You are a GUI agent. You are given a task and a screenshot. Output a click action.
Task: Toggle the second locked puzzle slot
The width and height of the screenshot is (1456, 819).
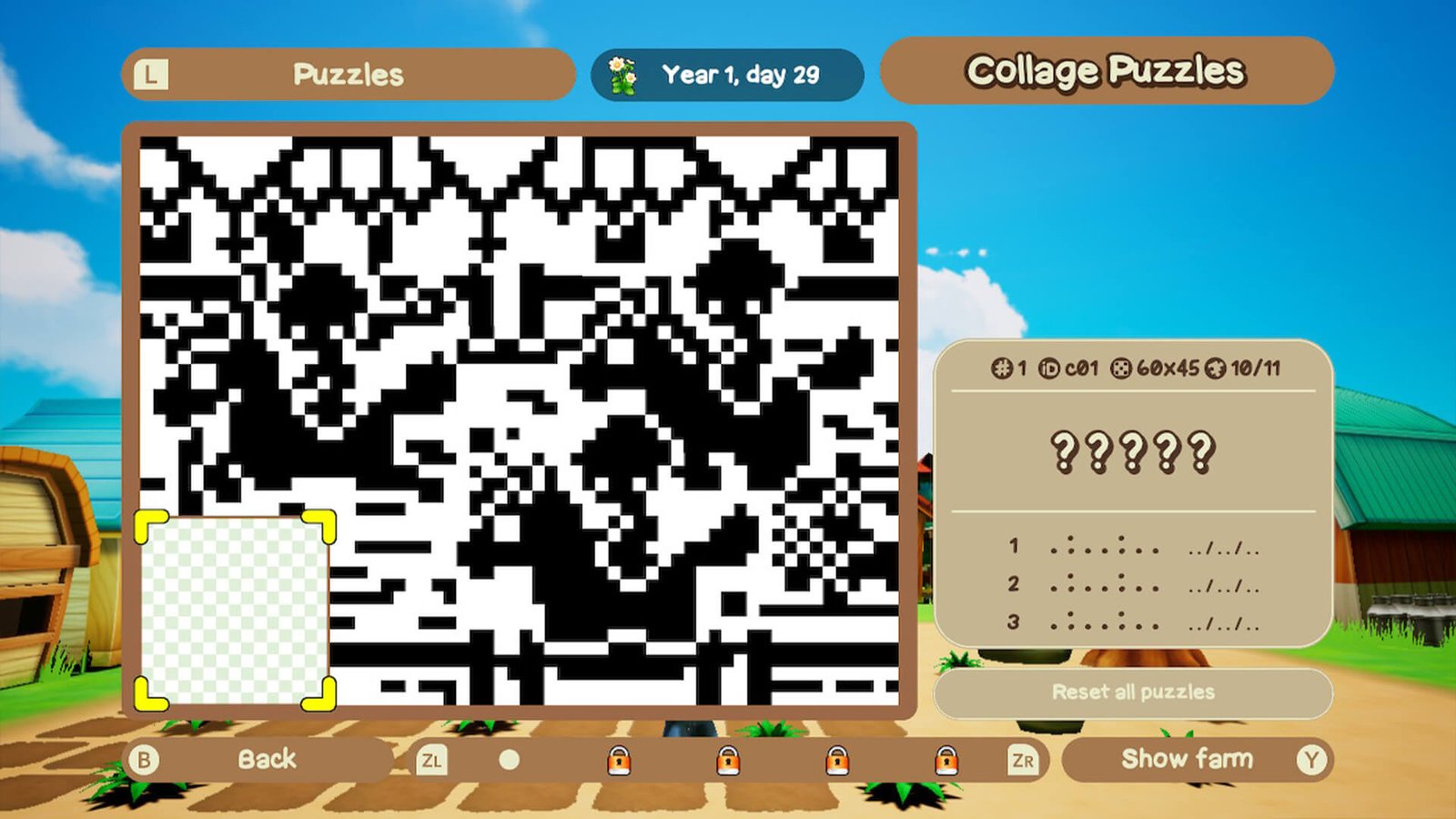pos(729,758)
